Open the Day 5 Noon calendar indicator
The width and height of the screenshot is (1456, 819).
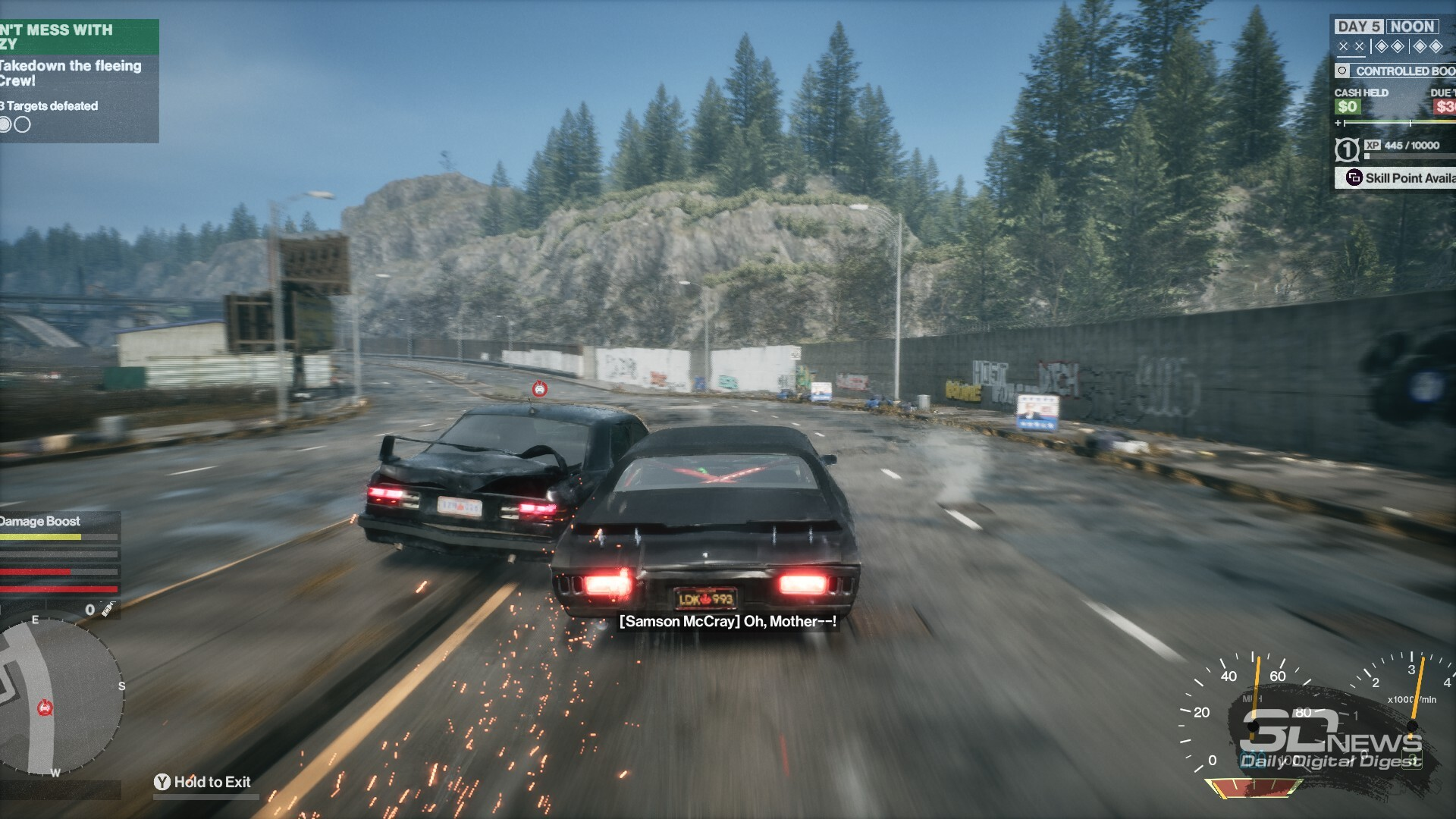click(1385, 27)
